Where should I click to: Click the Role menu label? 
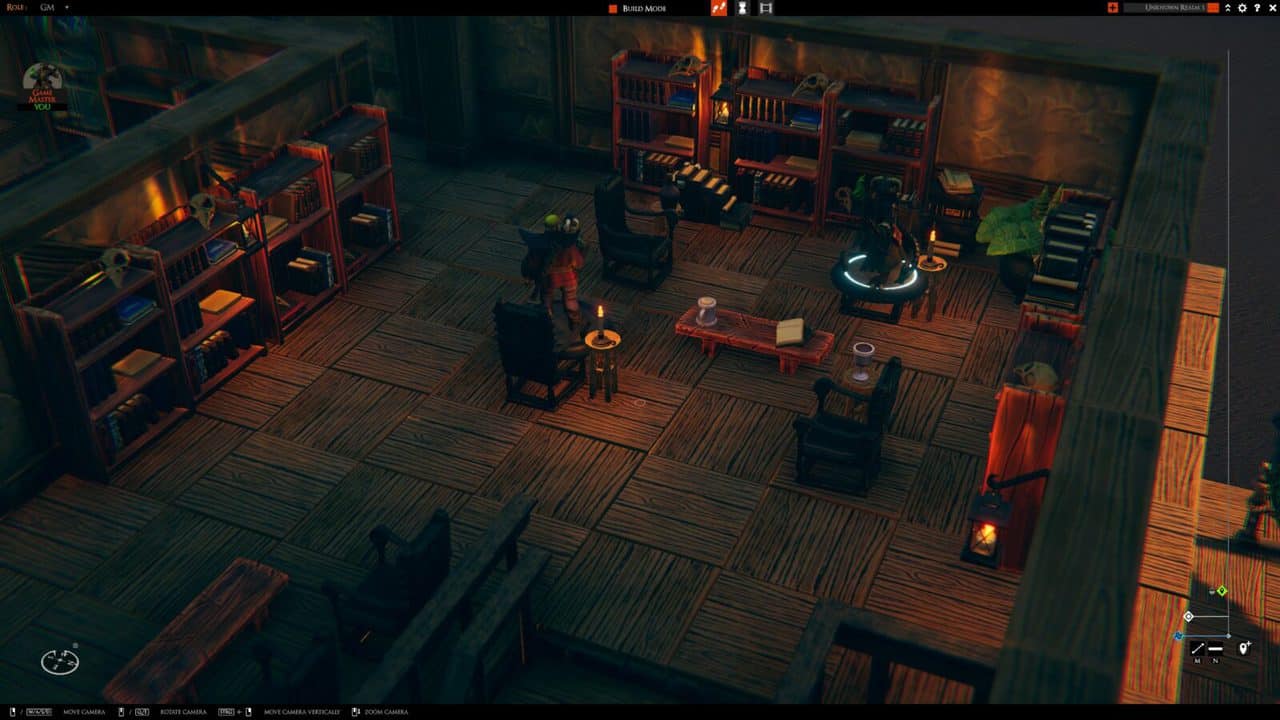[14, 7]
